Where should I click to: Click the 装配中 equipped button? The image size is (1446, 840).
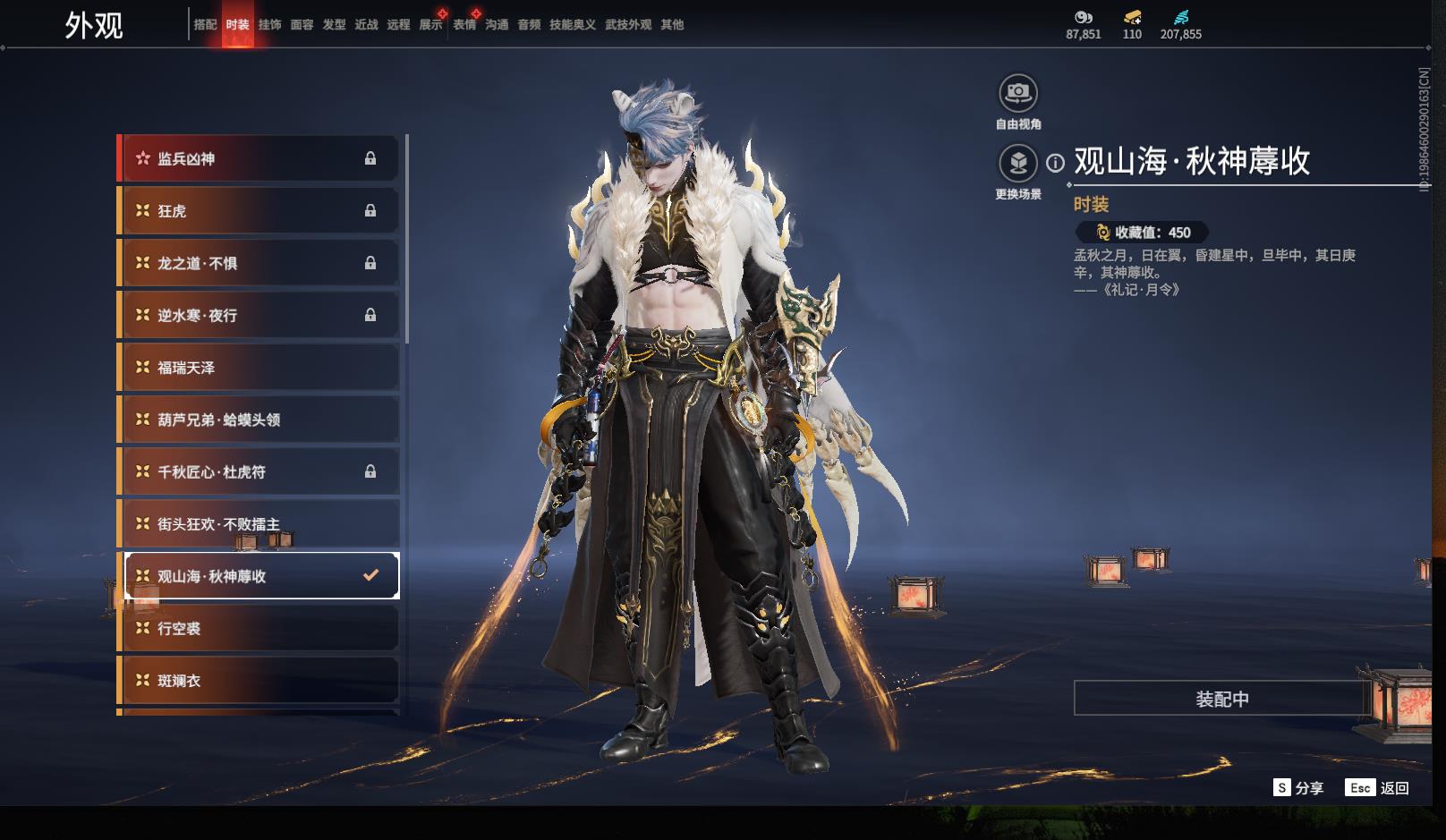[x=1221, y=699]
